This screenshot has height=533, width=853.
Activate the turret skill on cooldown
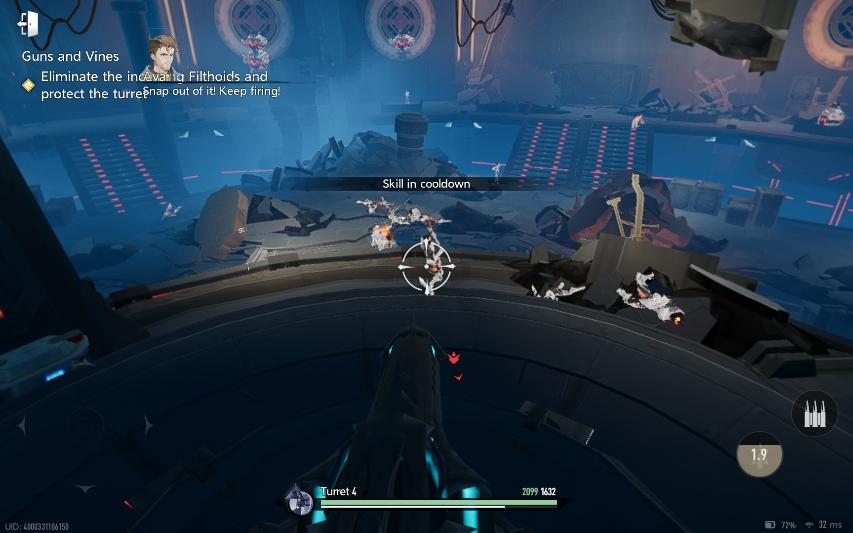pos(759,454)
